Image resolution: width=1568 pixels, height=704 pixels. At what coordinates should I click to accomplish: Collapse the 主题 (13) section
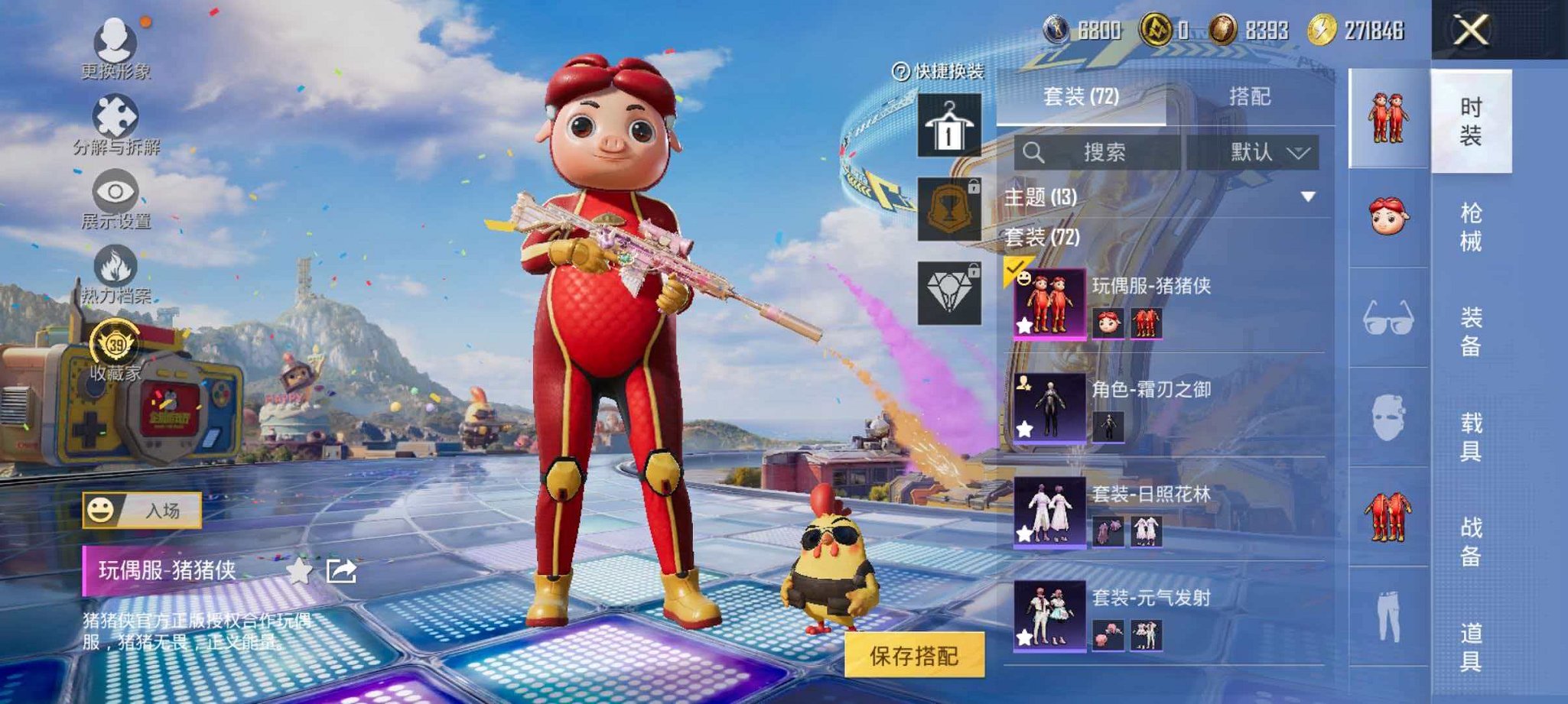tap(1309, 196)
